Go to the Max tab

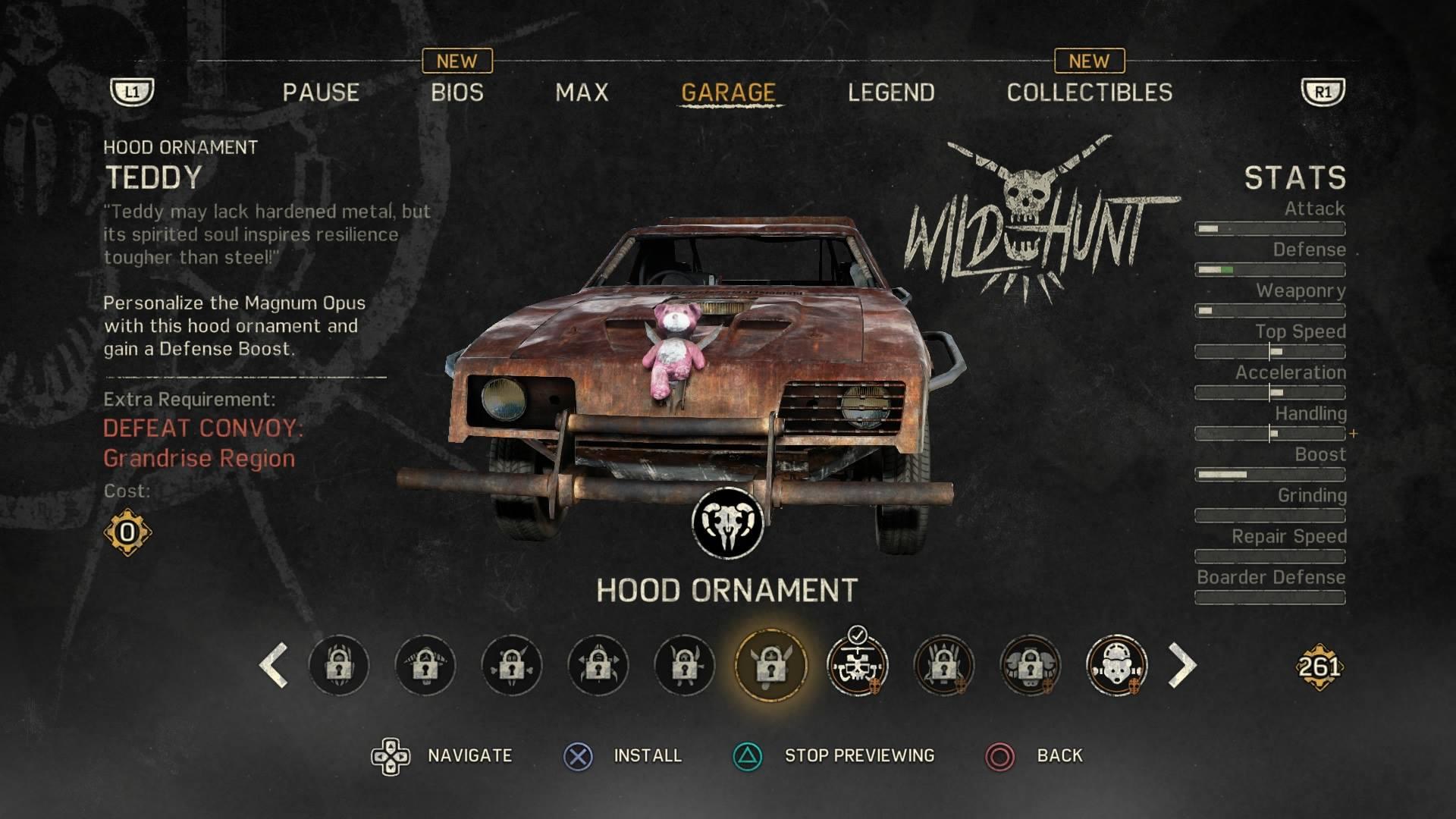[582, 93]
